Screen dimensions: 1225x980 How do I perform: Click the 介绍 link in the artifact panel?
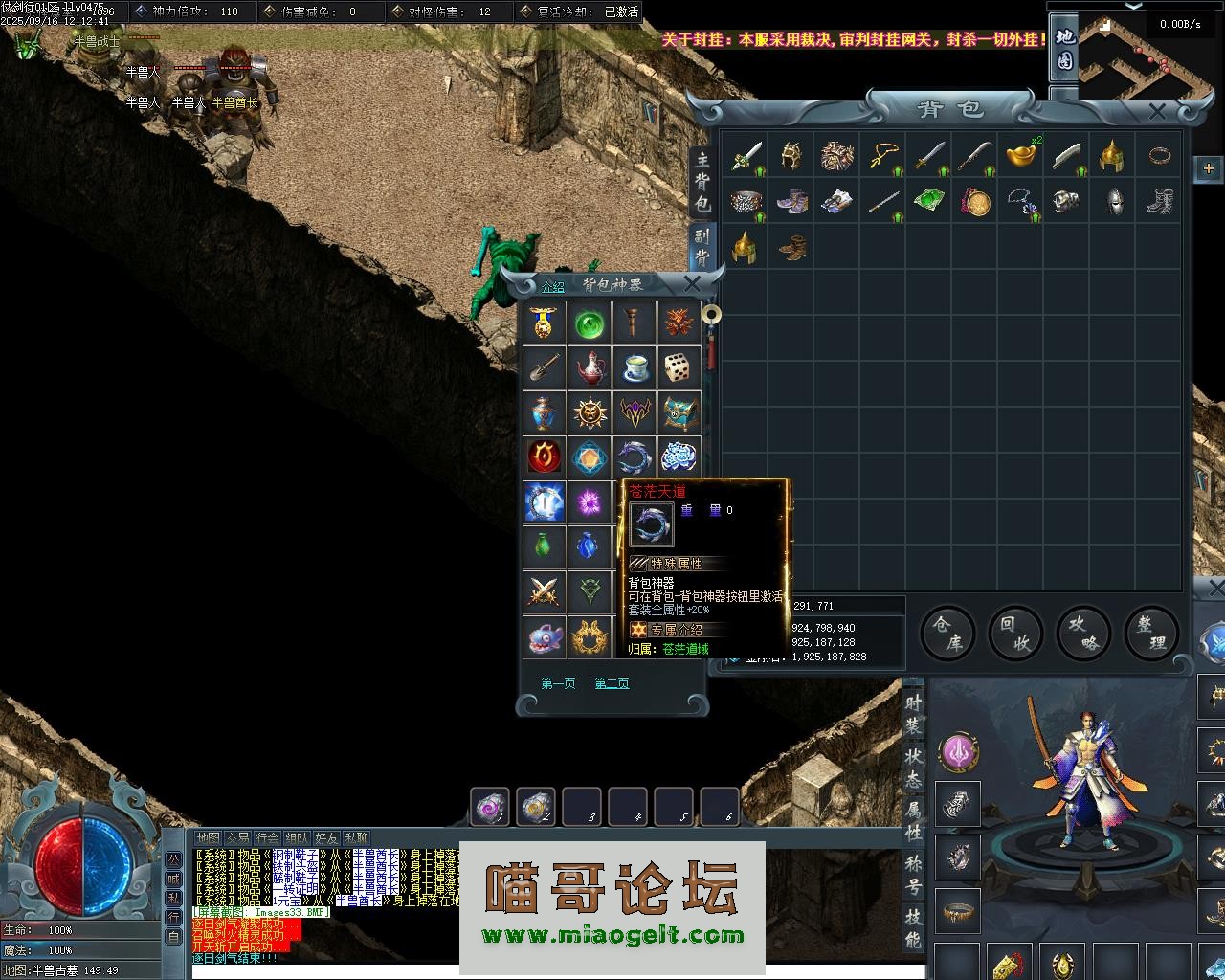pyautogui.click(x=553, y=286)
